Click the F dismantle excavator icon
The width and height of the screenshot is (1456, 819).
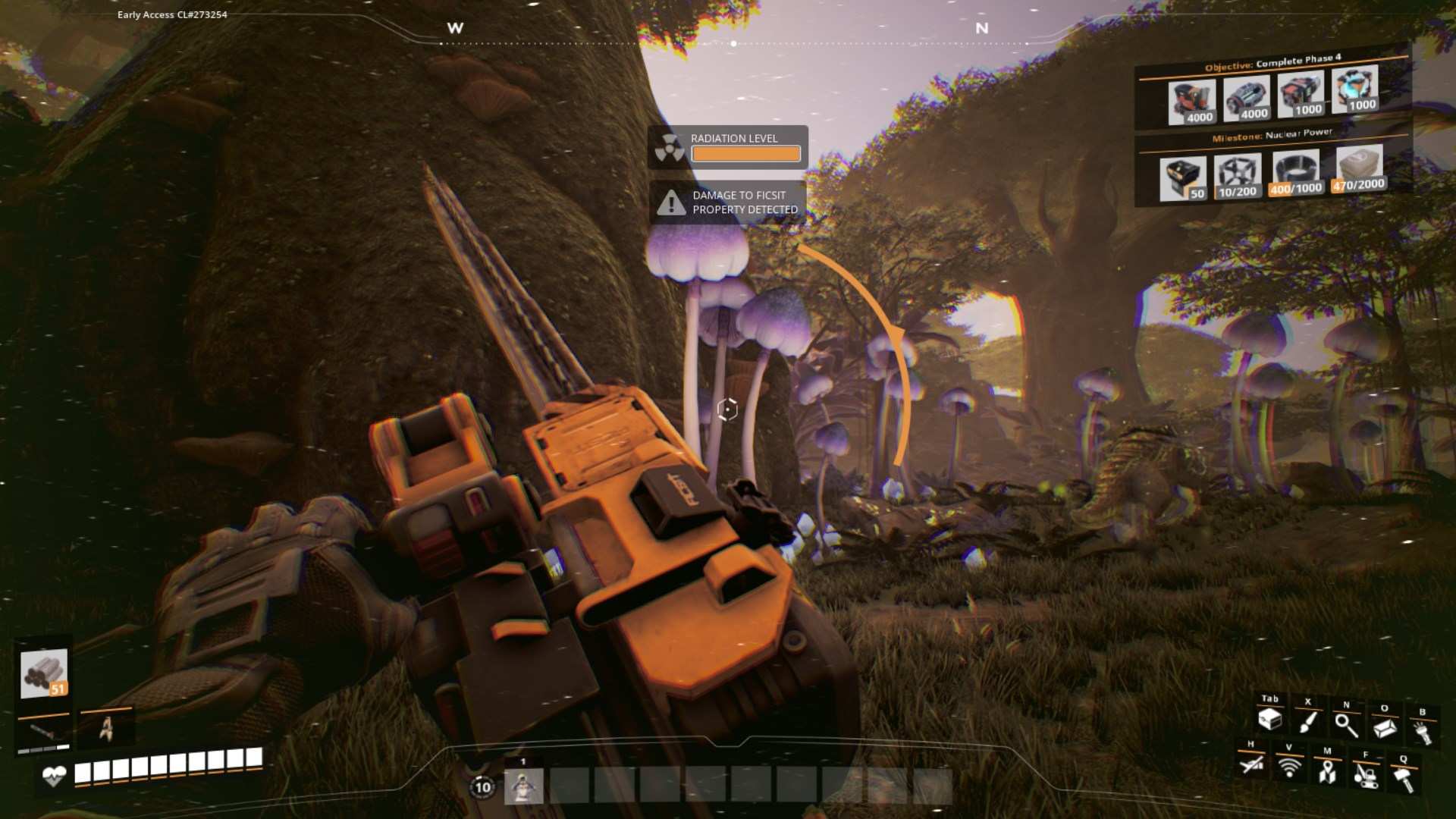pos(1366,777)
